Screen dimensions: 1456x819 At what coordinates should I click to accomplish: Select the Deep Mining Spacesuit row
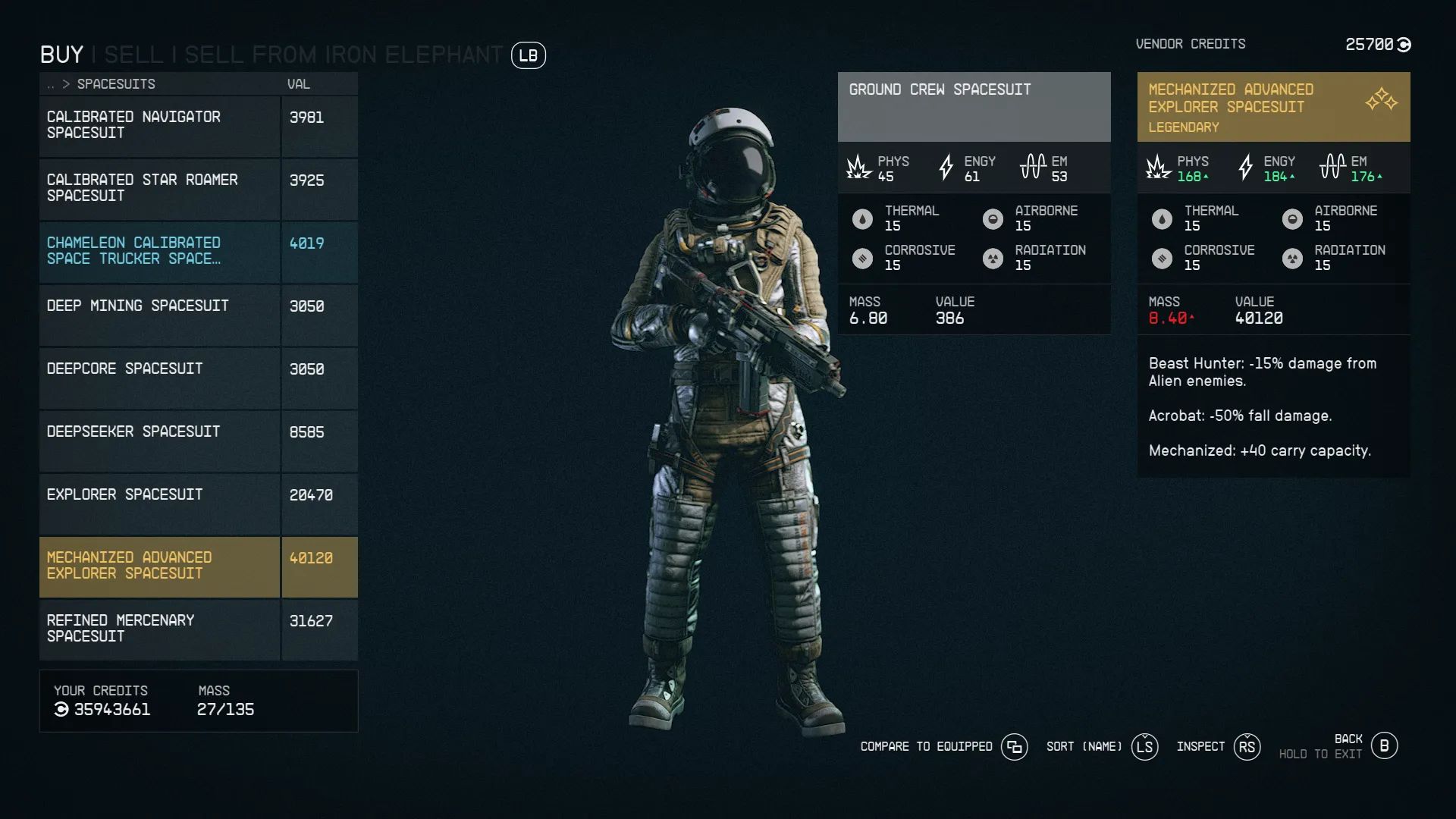click(x=159, y=314)
